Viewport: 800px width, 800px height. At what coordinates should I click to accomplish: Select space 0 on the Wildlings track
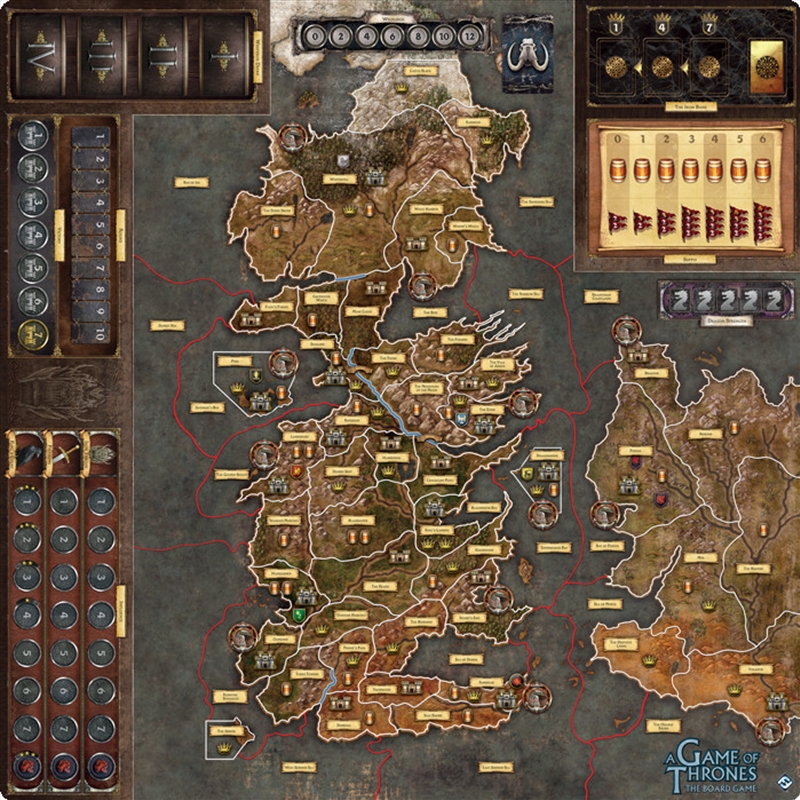(x=316, y=37)
